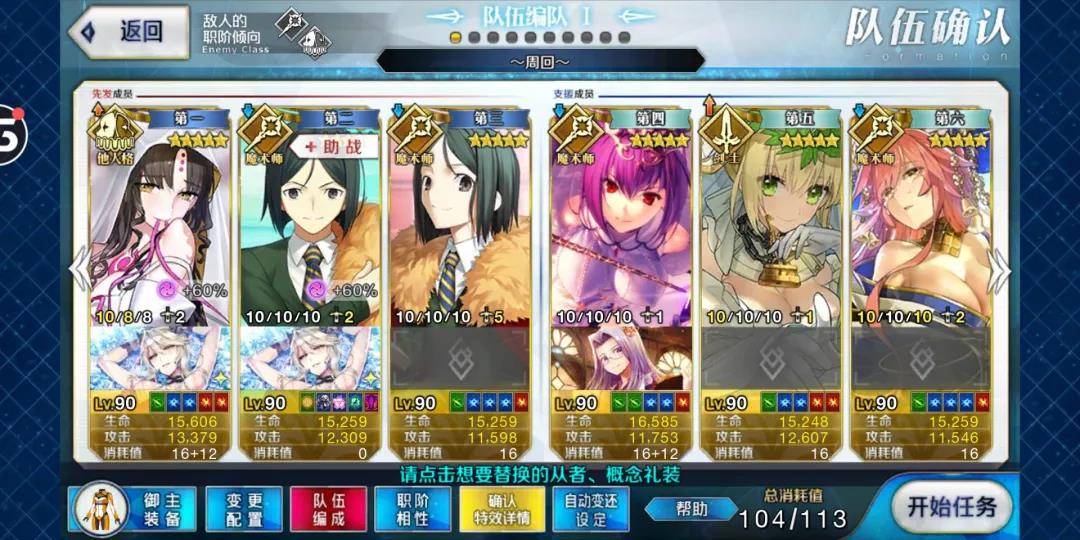
Task: Click the 帮助 help button
Action: coord(690,509)
